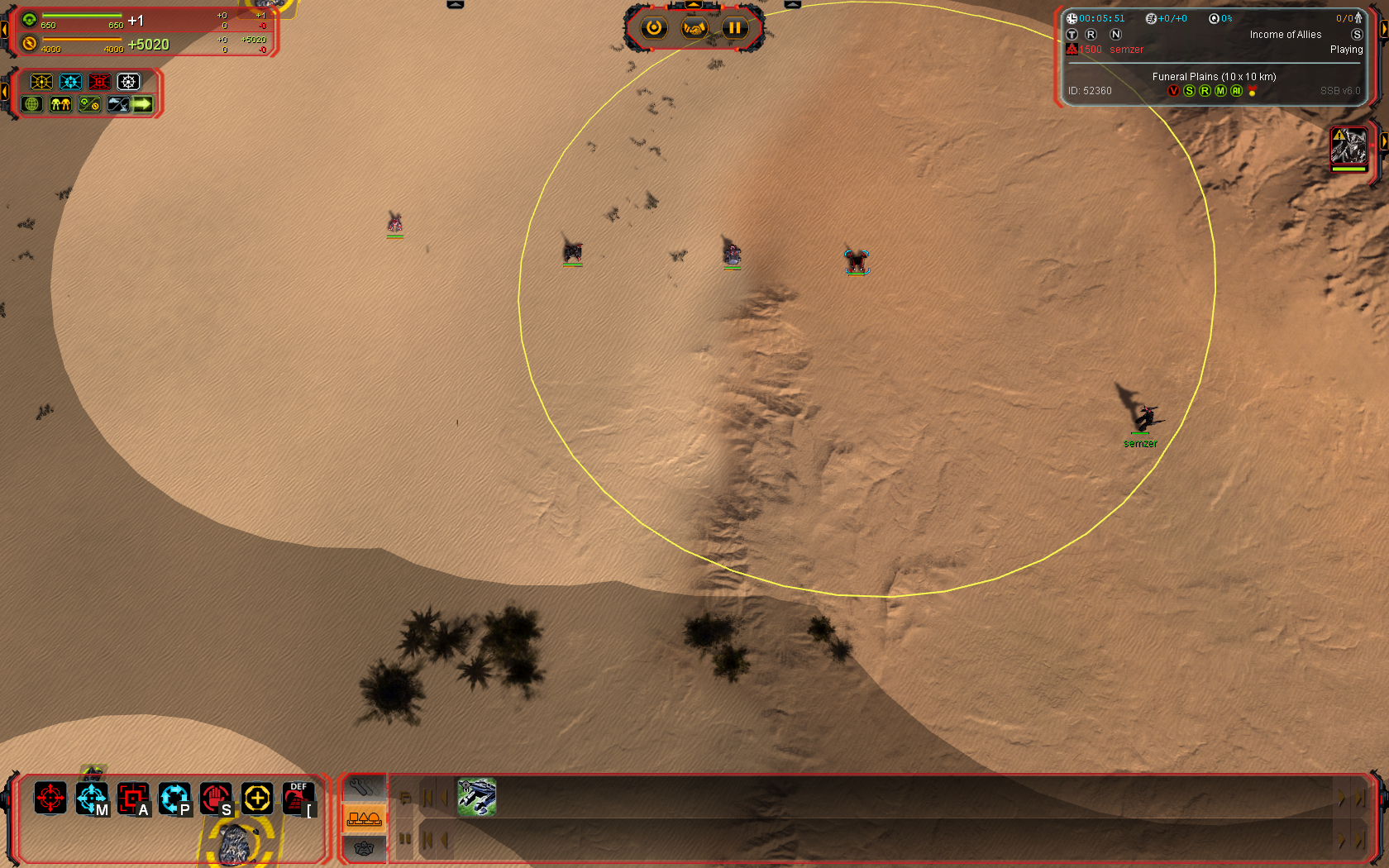
Task: Activate the attack order icon
Action: (x=133, y=799)
